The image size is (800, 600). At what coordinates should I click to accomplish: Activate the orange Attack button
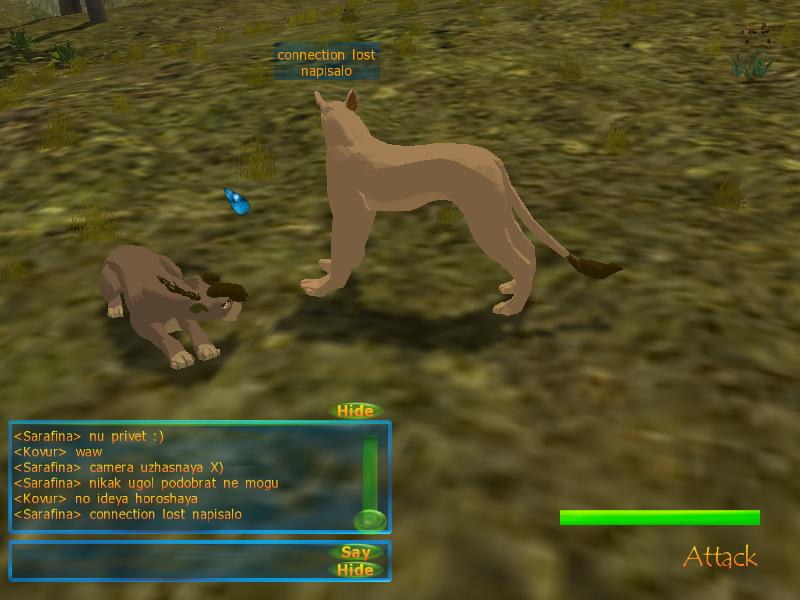click(x=720, y=557)
